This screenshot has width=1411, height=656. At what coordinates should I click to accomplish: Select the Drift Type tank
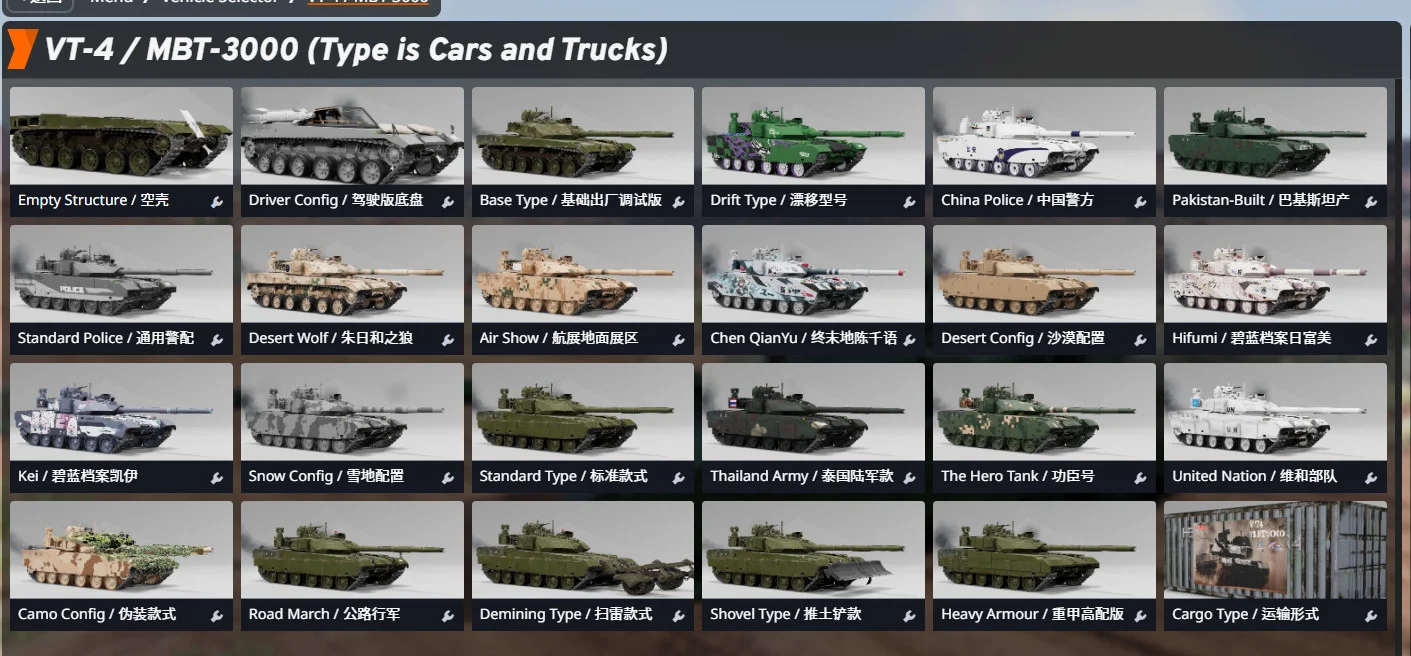coord(812,138)
